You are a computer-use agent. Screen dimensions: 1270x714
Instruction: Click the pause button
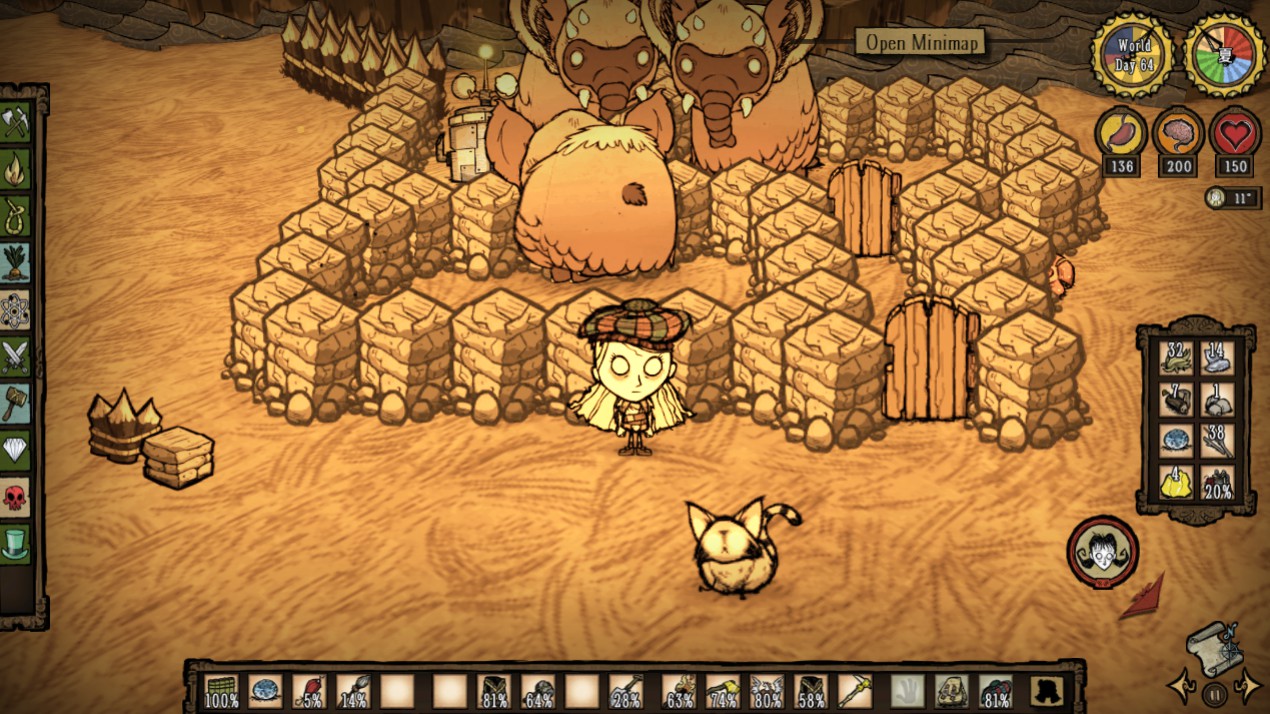tap(1215, 694)
